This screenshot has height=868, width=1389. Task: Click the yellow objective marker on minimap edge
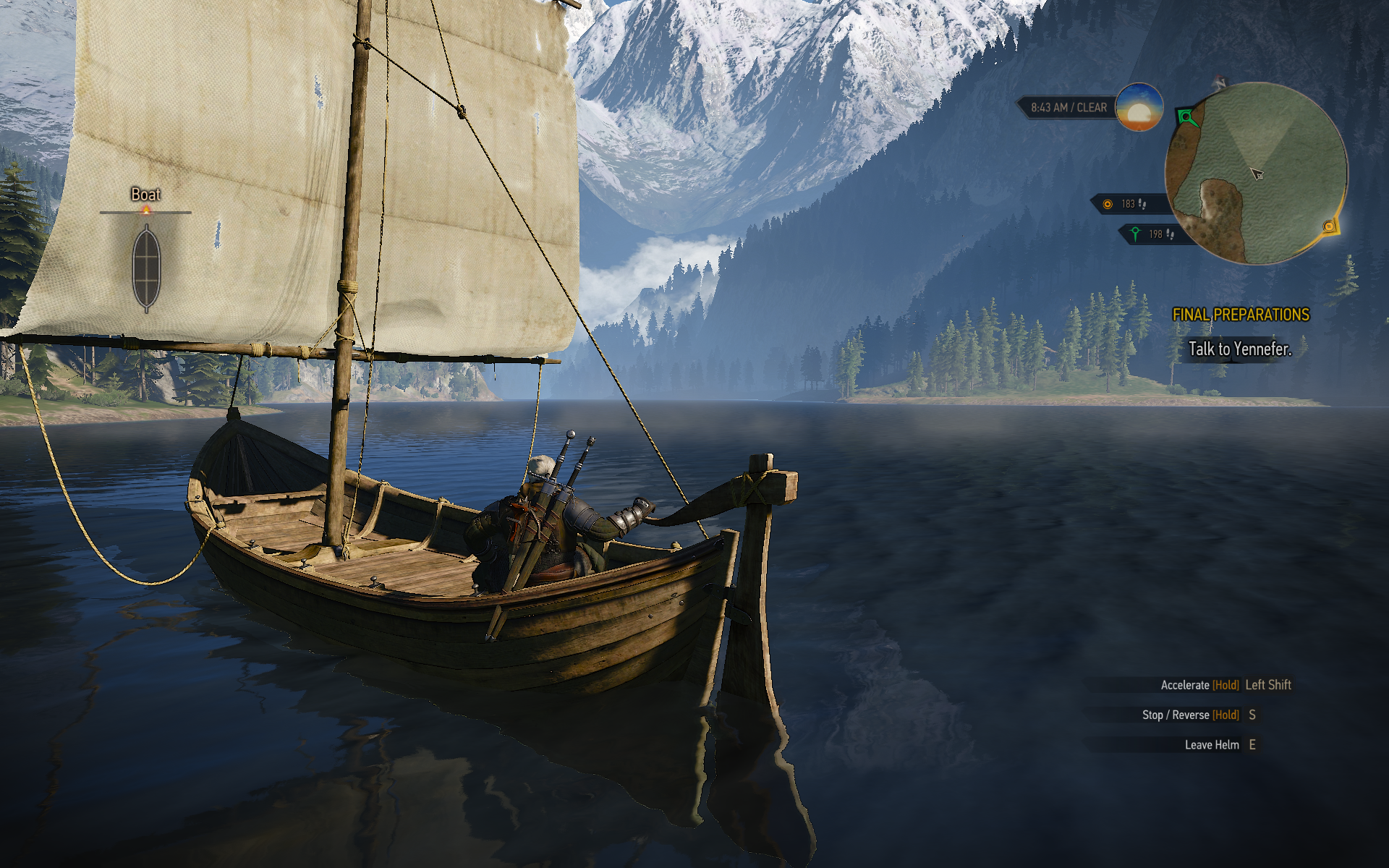pyautogui.click(x=1329, y=226)
